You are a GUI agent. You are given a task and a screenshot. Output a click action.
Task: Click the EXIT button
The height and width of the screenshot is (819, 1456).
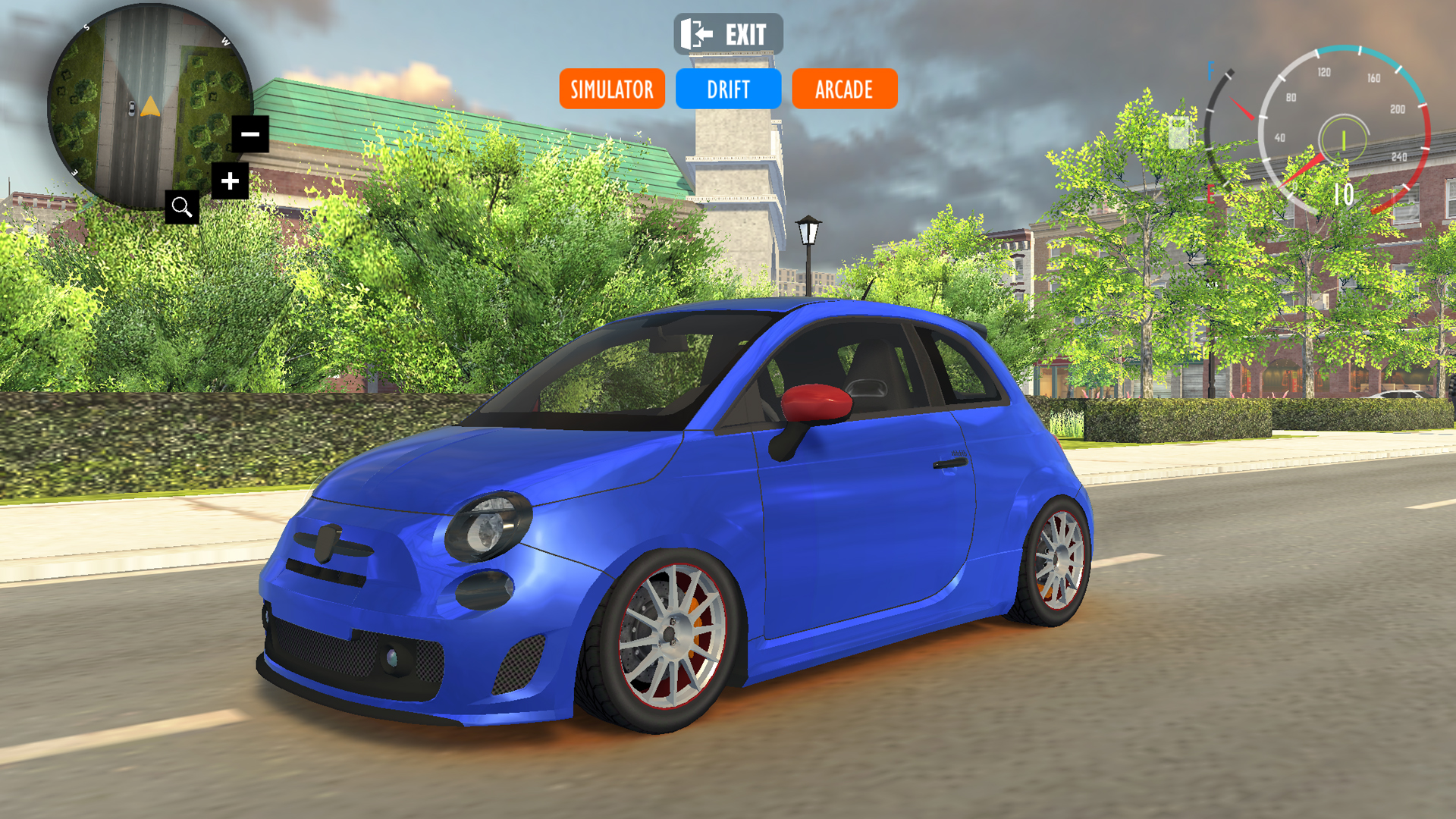point(727,34)
